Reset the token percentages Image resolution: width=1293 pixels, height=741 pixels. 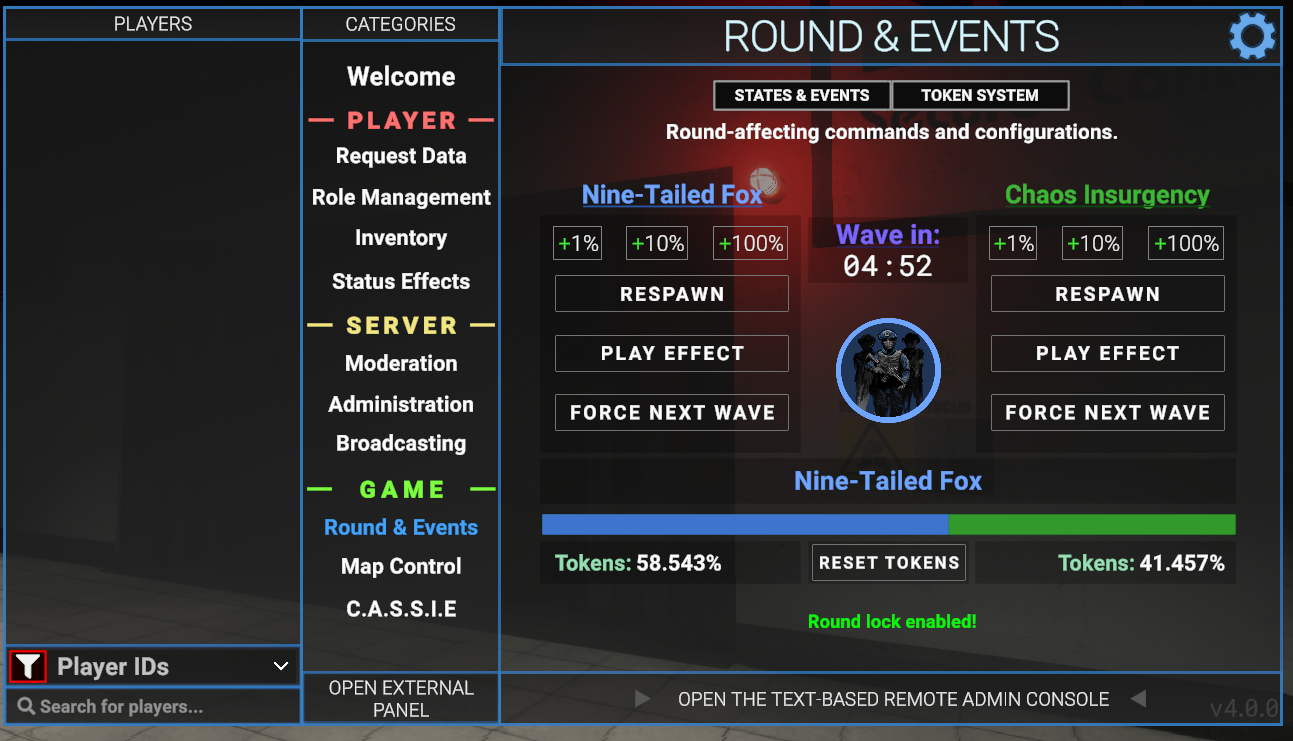click(x=888, y=562)
